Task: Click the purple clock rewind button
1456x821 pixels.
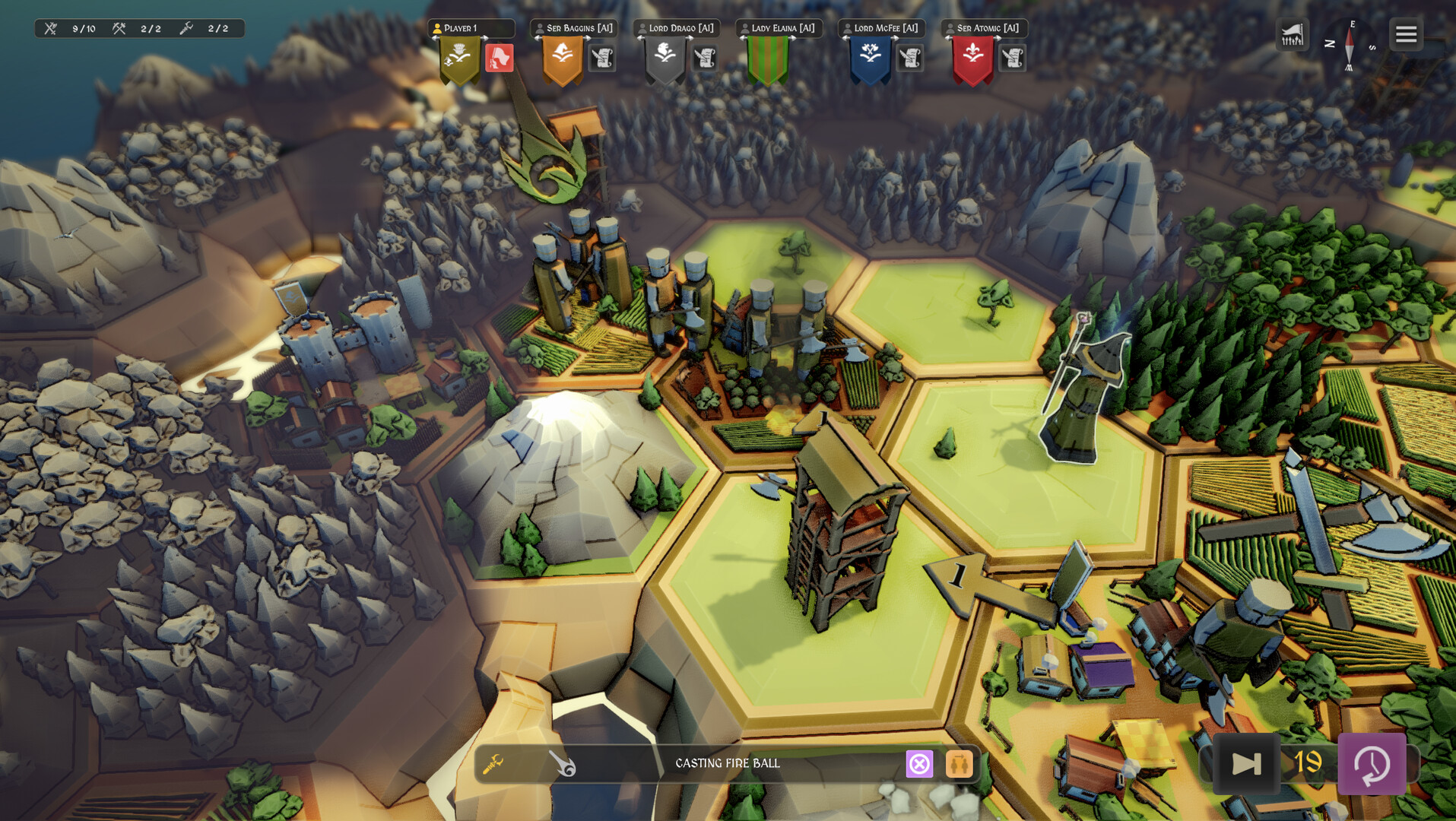Action: [1372, 763]
